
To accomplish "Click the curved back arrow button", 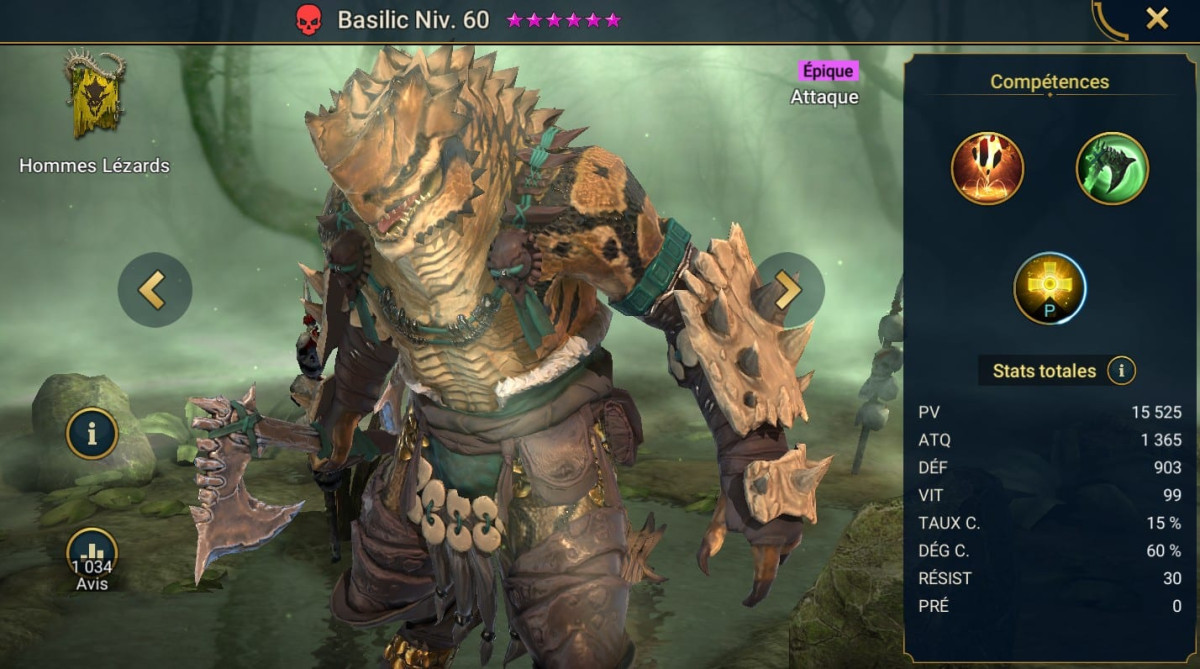I will click(1109, 20).
